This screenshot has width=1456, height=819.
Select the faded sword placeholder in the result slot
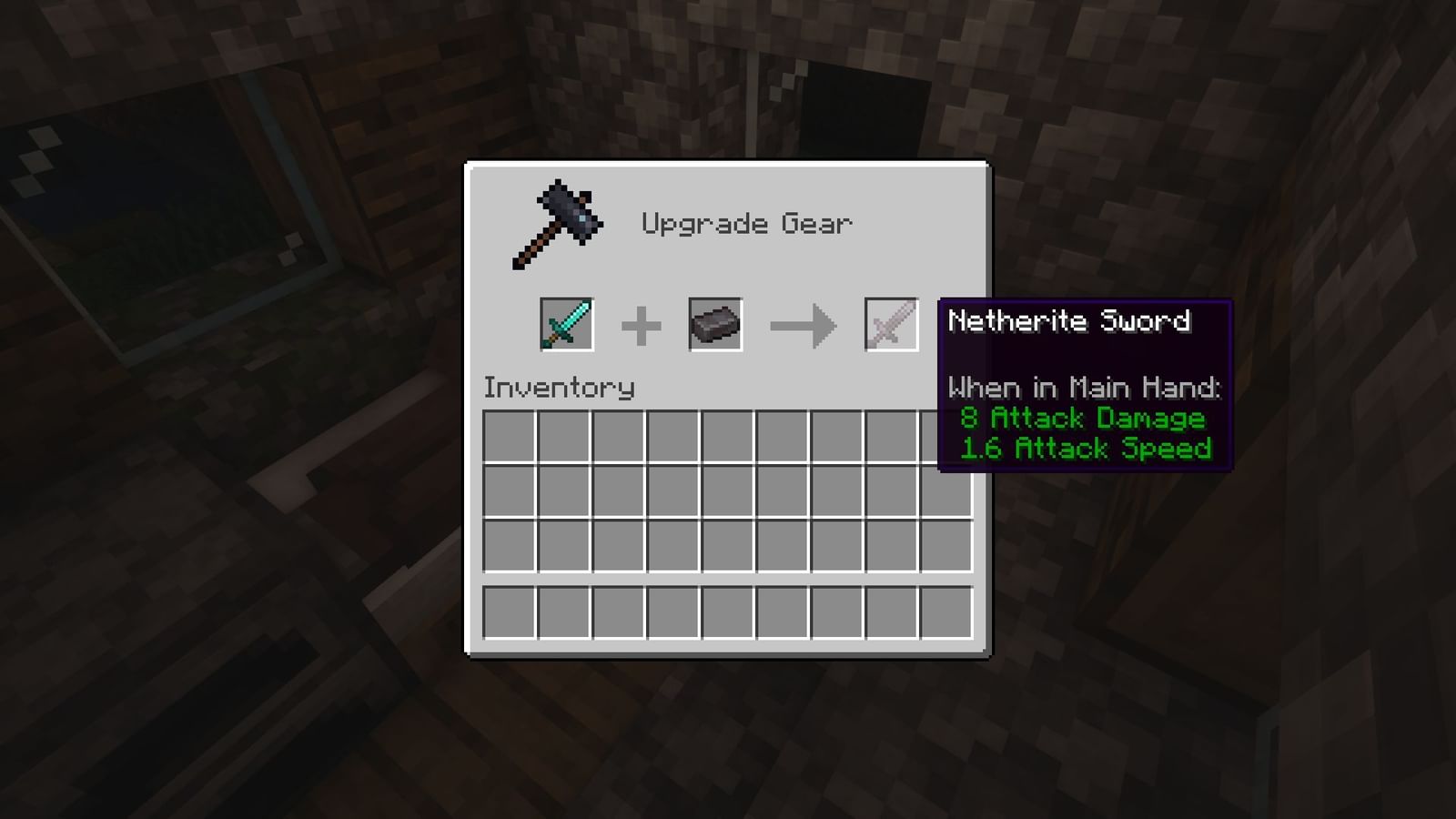tap(890, 325)
